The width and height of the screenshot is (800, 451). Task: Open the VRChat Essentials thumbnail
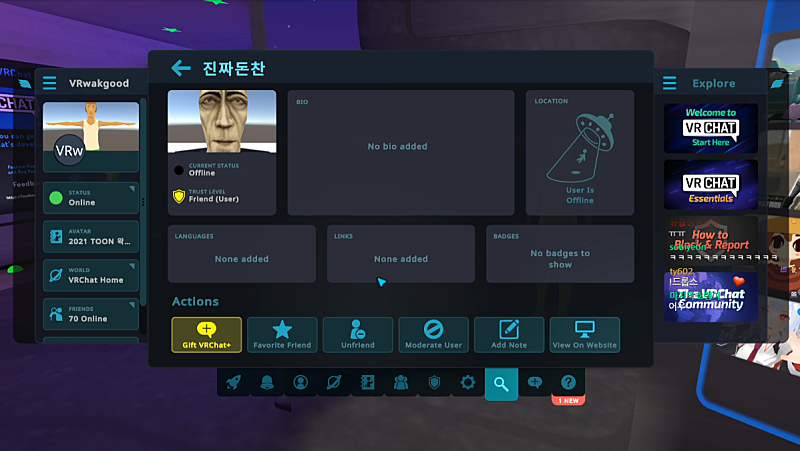click(710, 184)
